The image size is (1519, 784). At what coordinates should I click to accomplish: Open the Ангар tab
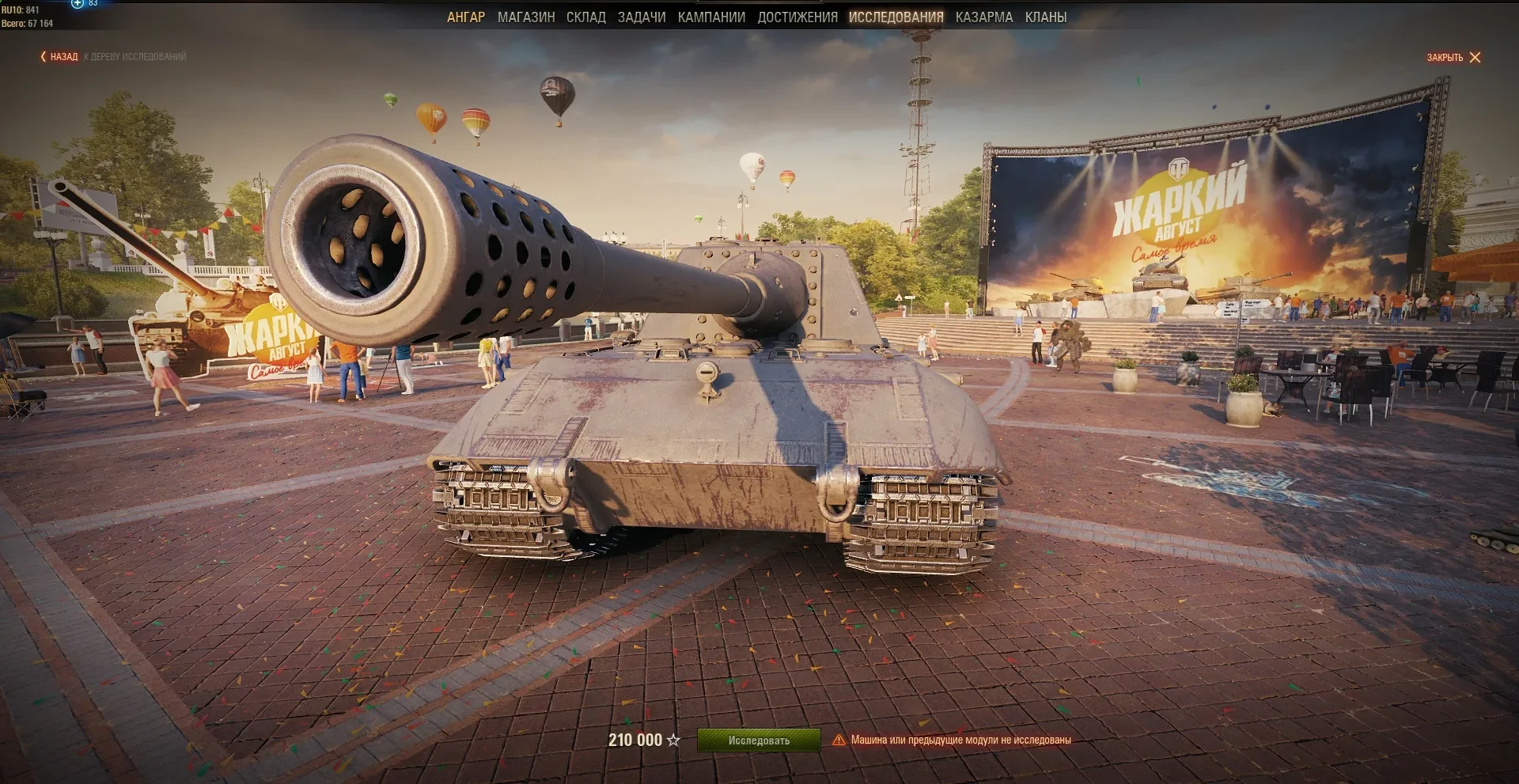pos(466,17)
